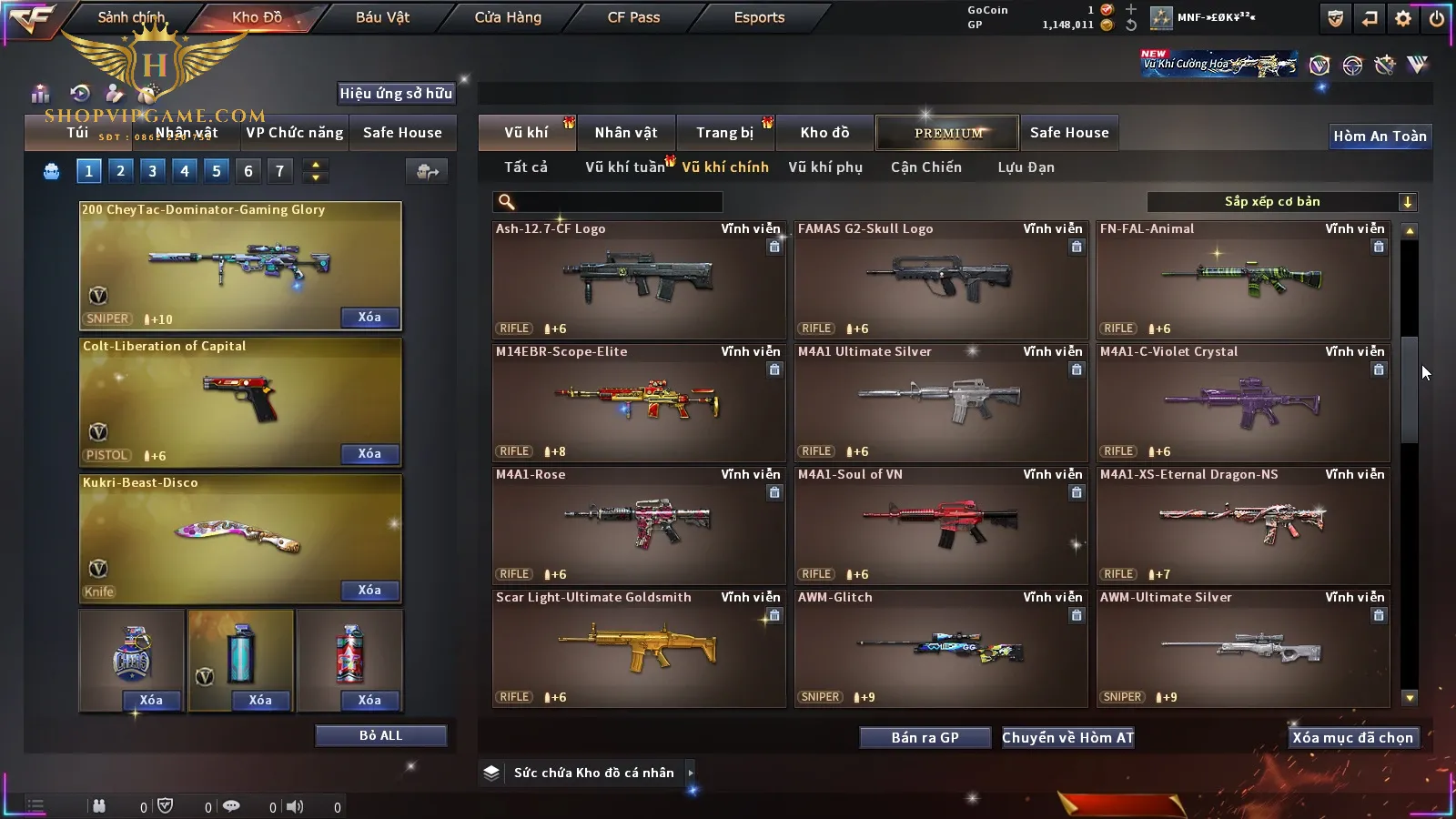Viewport: 1456px width, 819px height.
Task: Switch to Cận Chiến weapons filter
Action: [925, 167]
